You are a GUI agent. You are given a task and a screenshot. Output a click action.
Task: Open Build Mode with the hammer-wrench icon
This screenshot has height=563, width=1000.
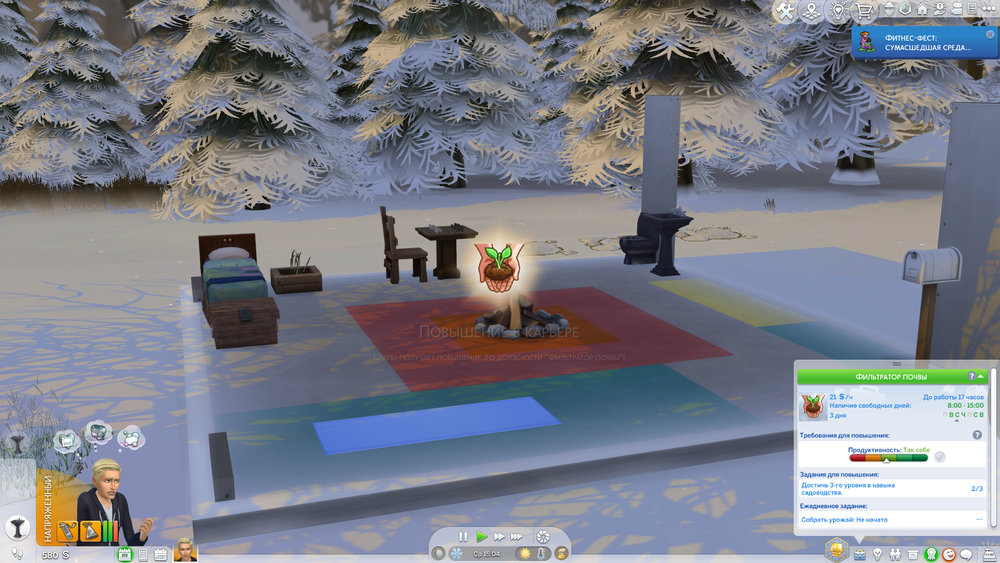coord(785,11)
